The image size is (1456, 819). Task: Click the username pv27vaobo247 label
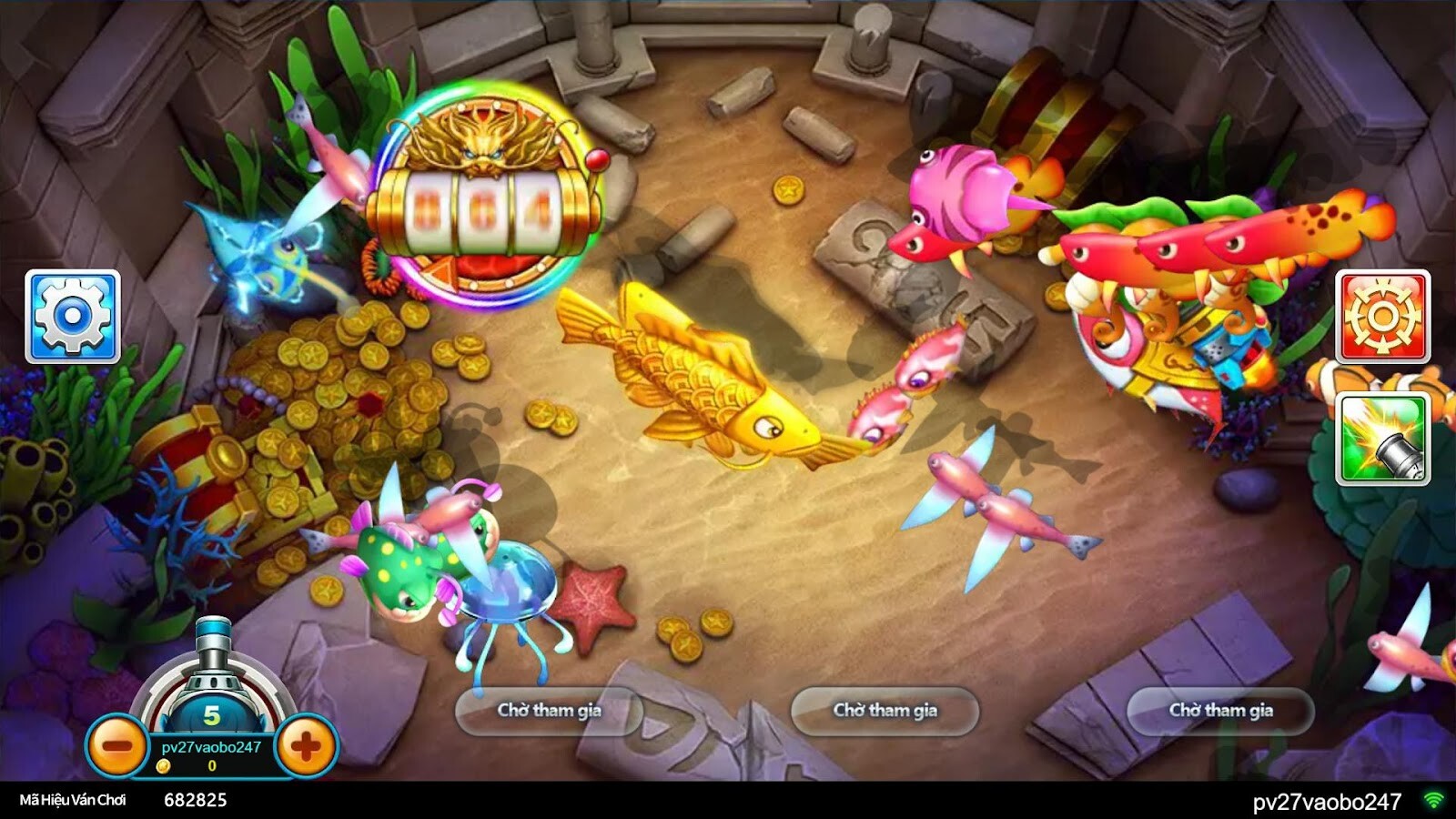(x=211, y=745)
